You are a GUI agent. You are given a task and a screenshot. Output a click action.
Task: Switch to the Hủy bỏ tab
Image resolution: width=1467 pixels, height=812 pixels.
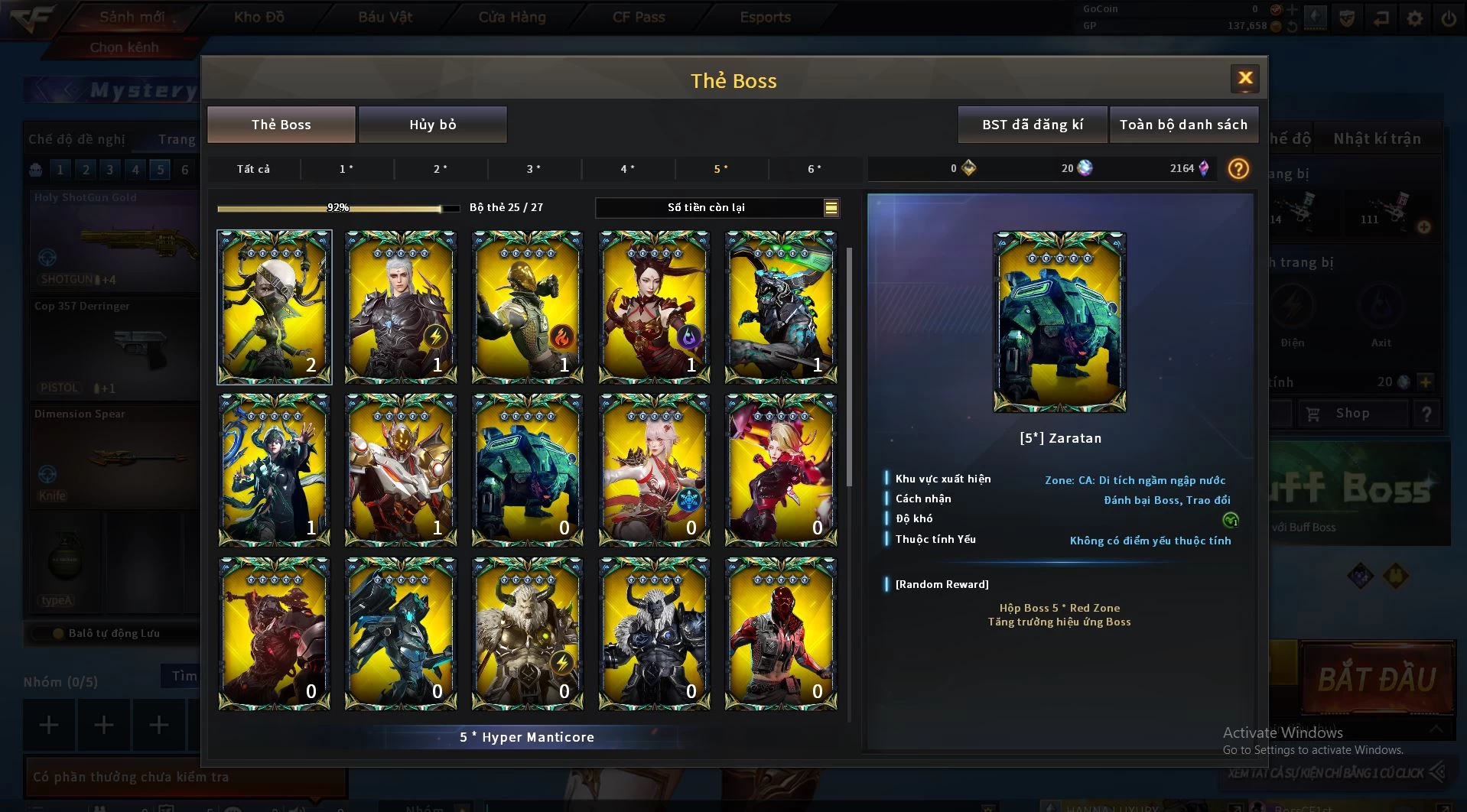pyautogui.click(x=432, y=125)
